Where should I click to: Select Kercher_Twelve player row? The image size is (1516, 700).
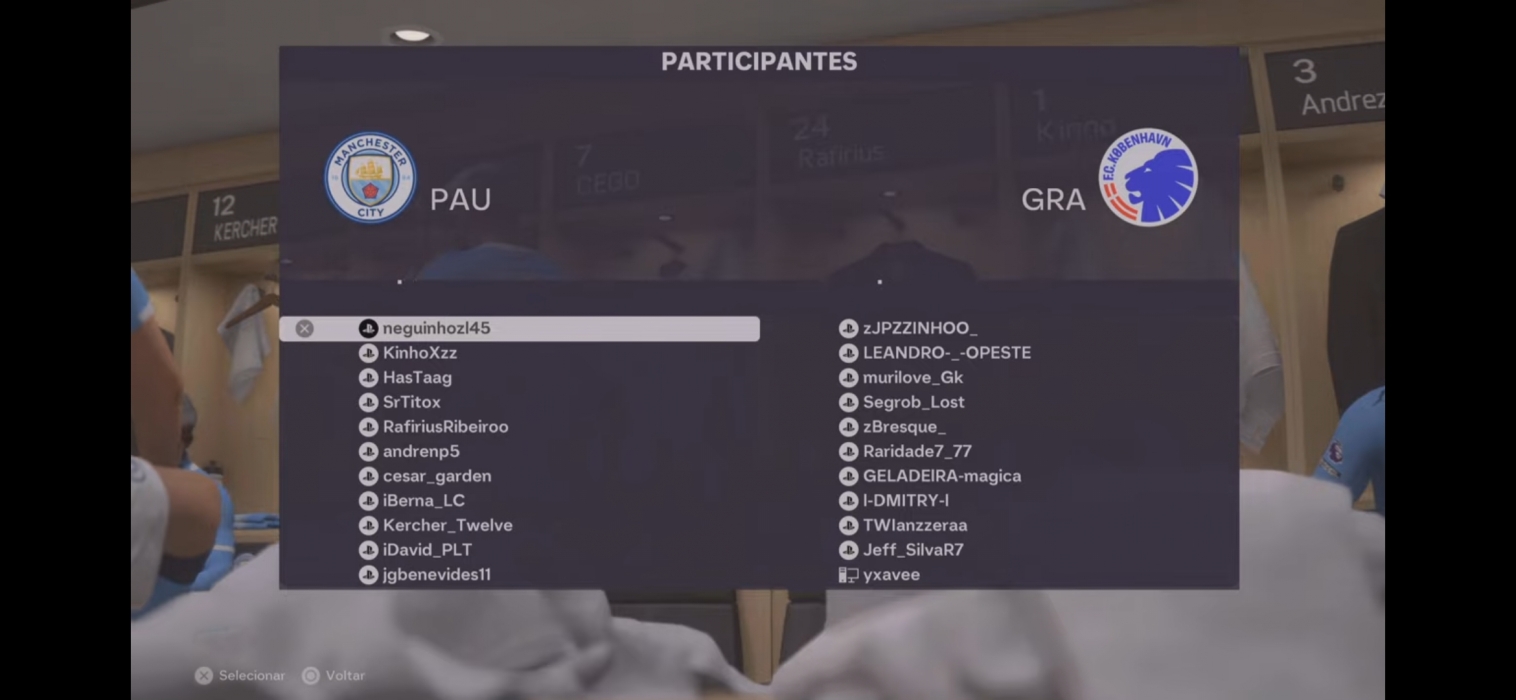(447, 525)
